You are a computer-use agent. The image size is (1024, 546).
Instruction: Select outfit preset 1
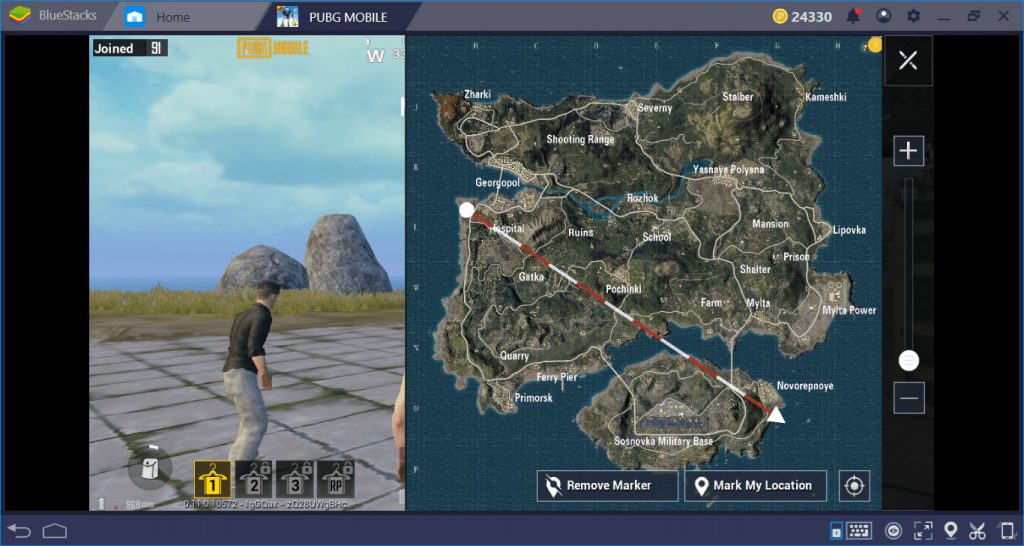coord(212,480)
